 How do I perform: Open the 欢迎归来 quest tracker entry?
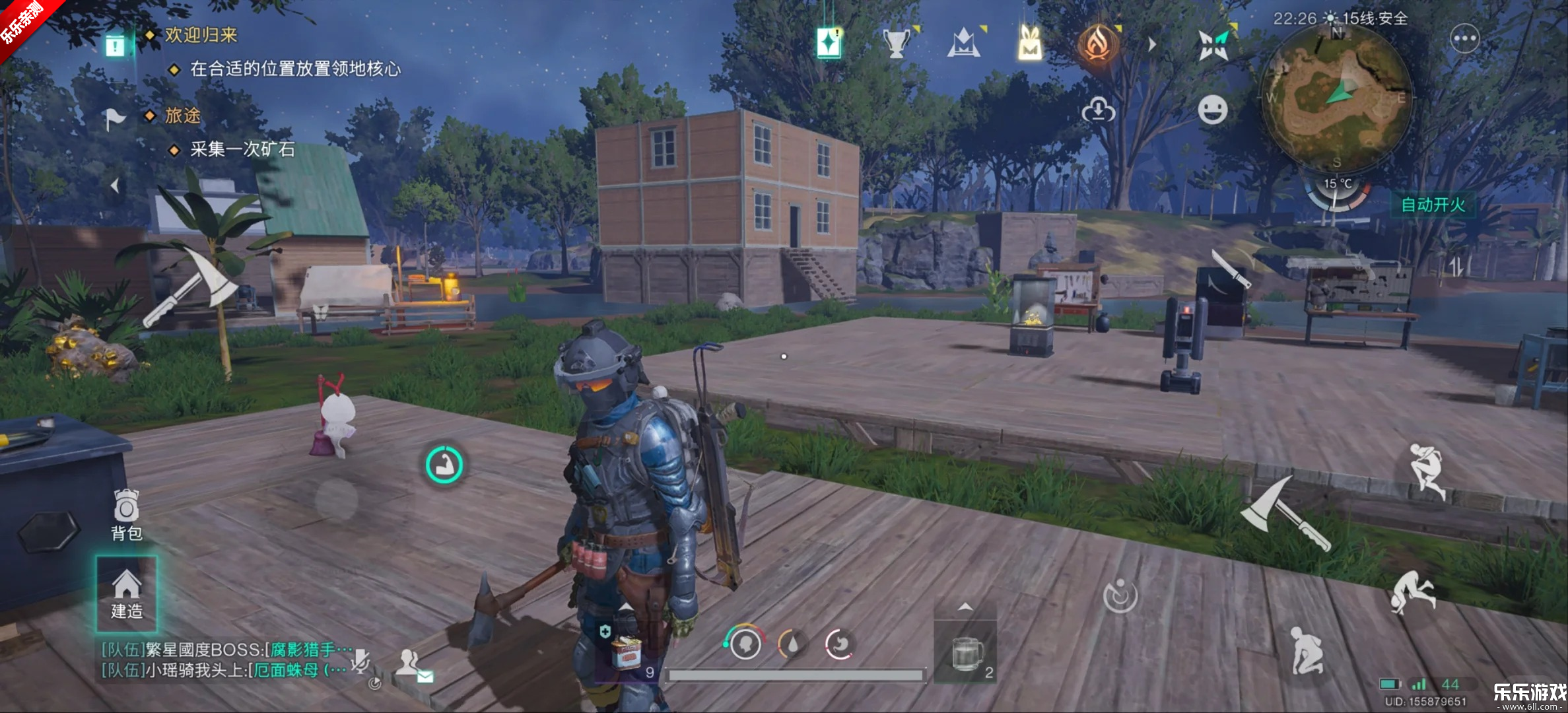(201, 35)
